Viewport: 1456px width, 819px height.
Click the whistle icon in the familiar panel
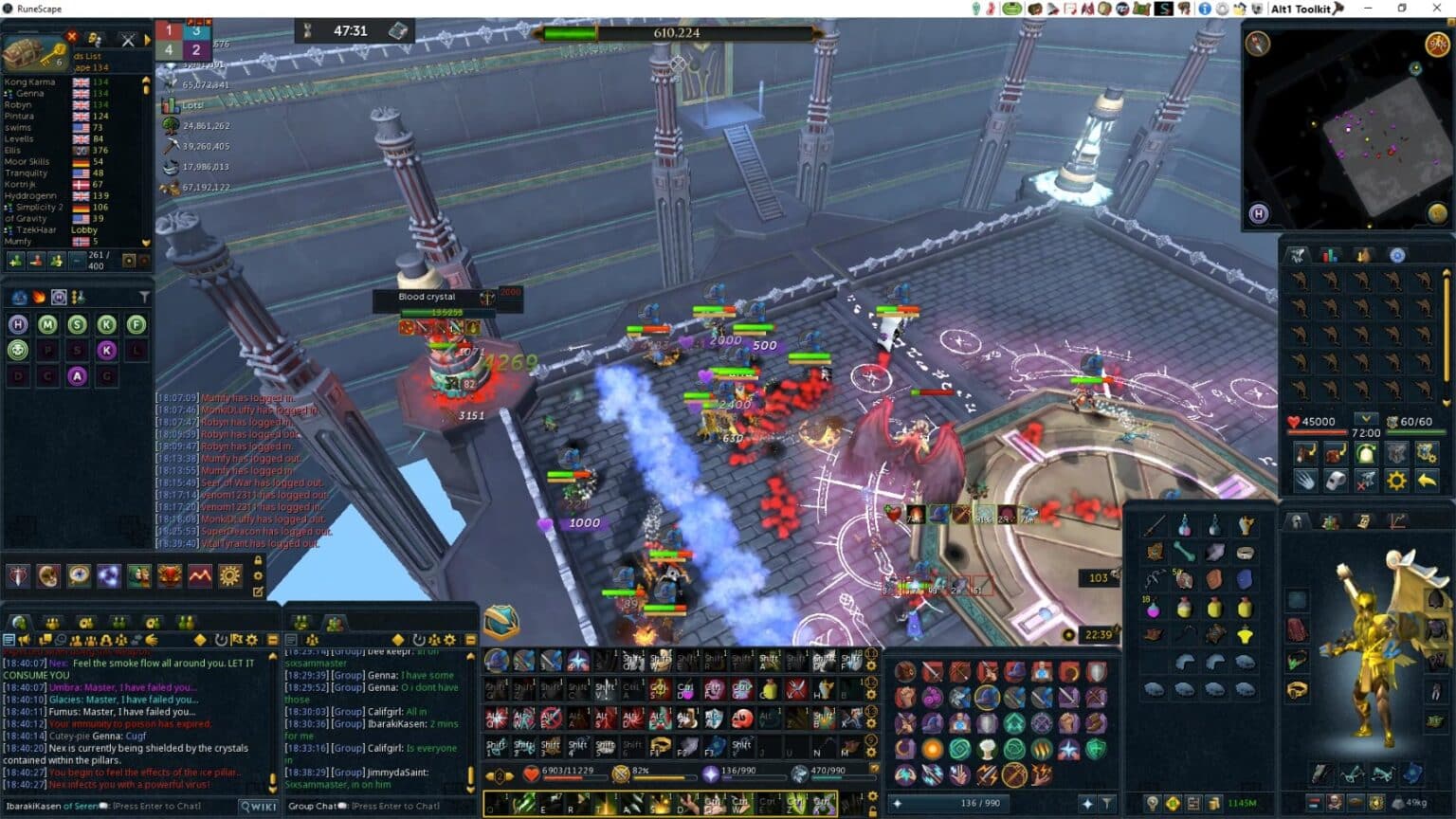1336,480
